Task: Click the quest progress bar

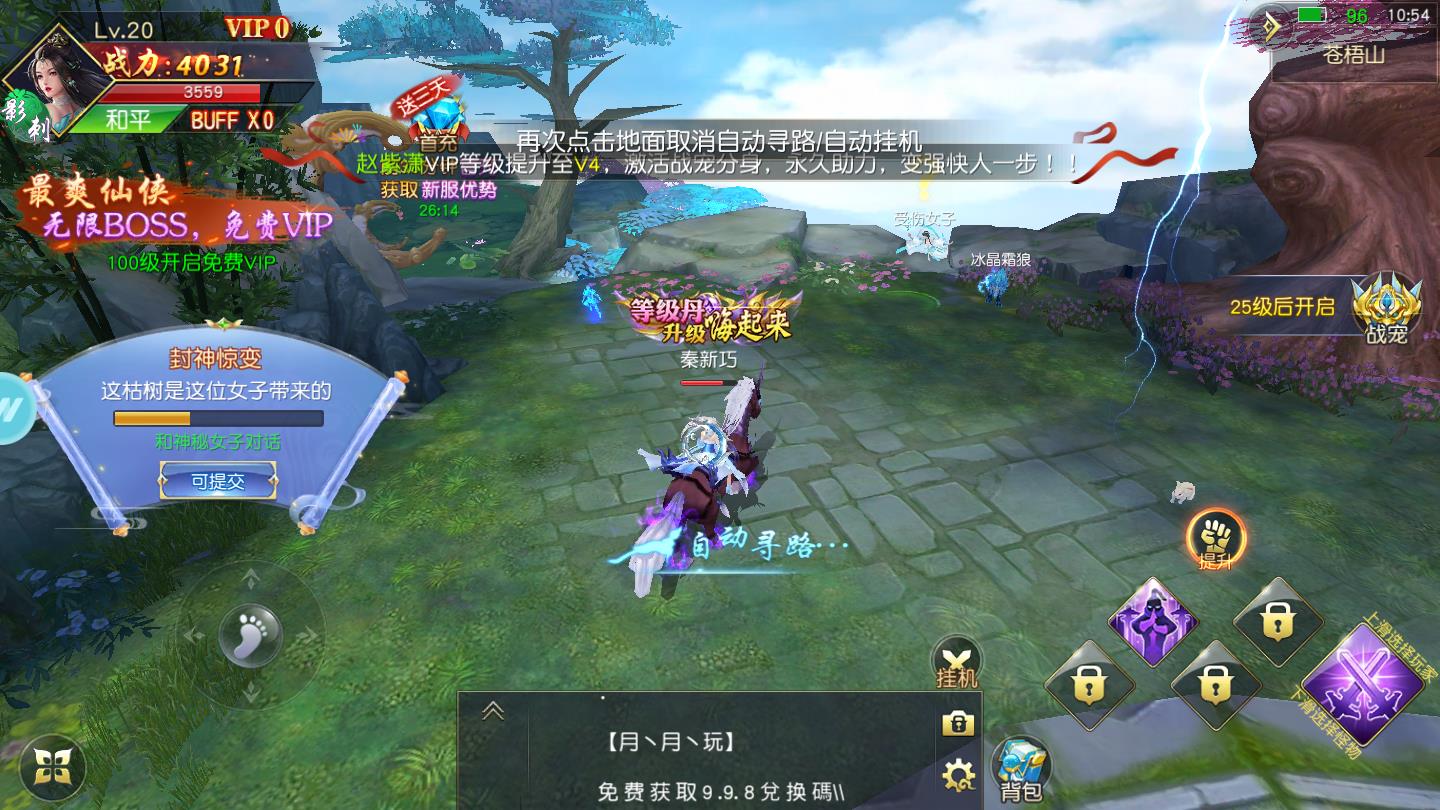Action: tap(218, 418)
